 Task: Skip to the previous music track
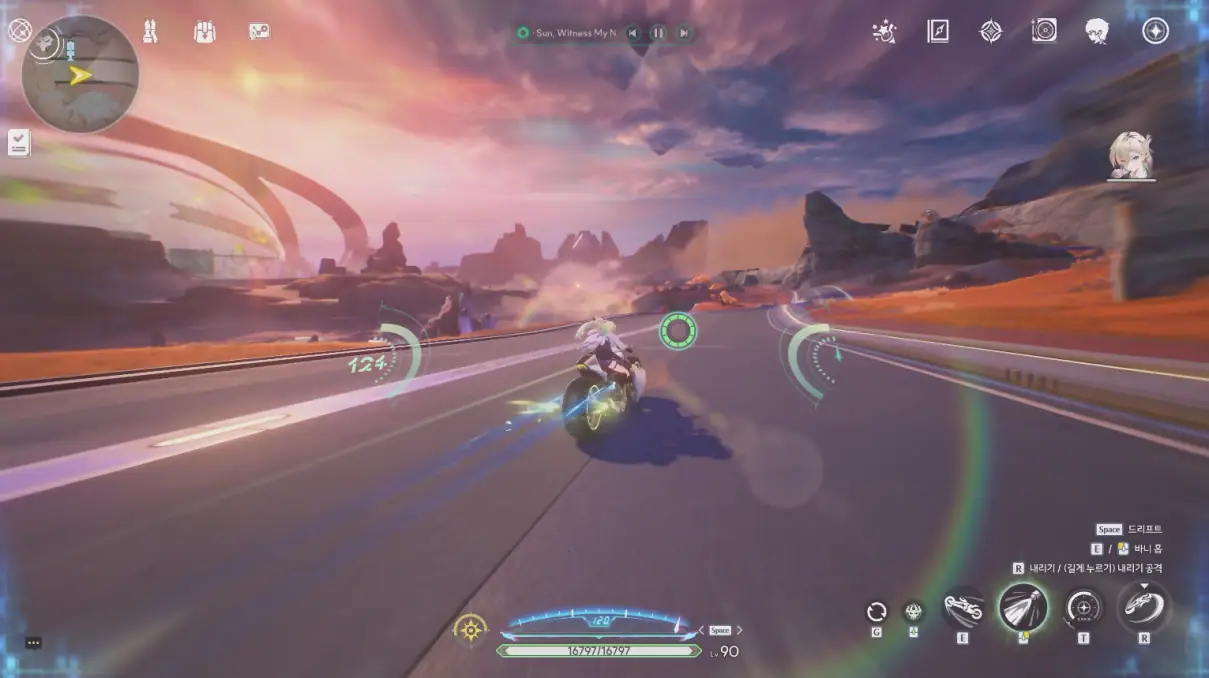pos(633,33)
